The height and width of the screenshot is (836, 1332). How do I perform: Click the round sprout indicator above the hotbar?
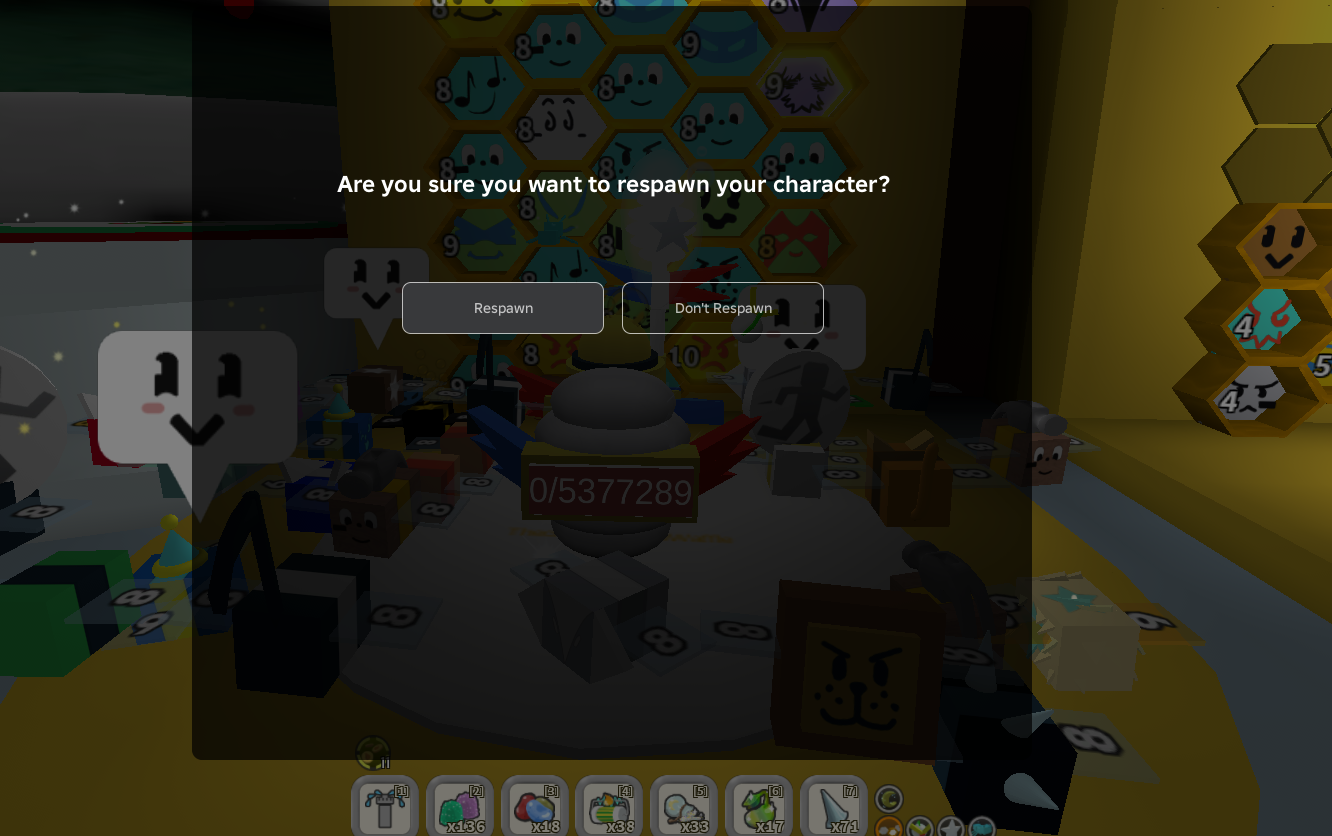click(372, 752)
